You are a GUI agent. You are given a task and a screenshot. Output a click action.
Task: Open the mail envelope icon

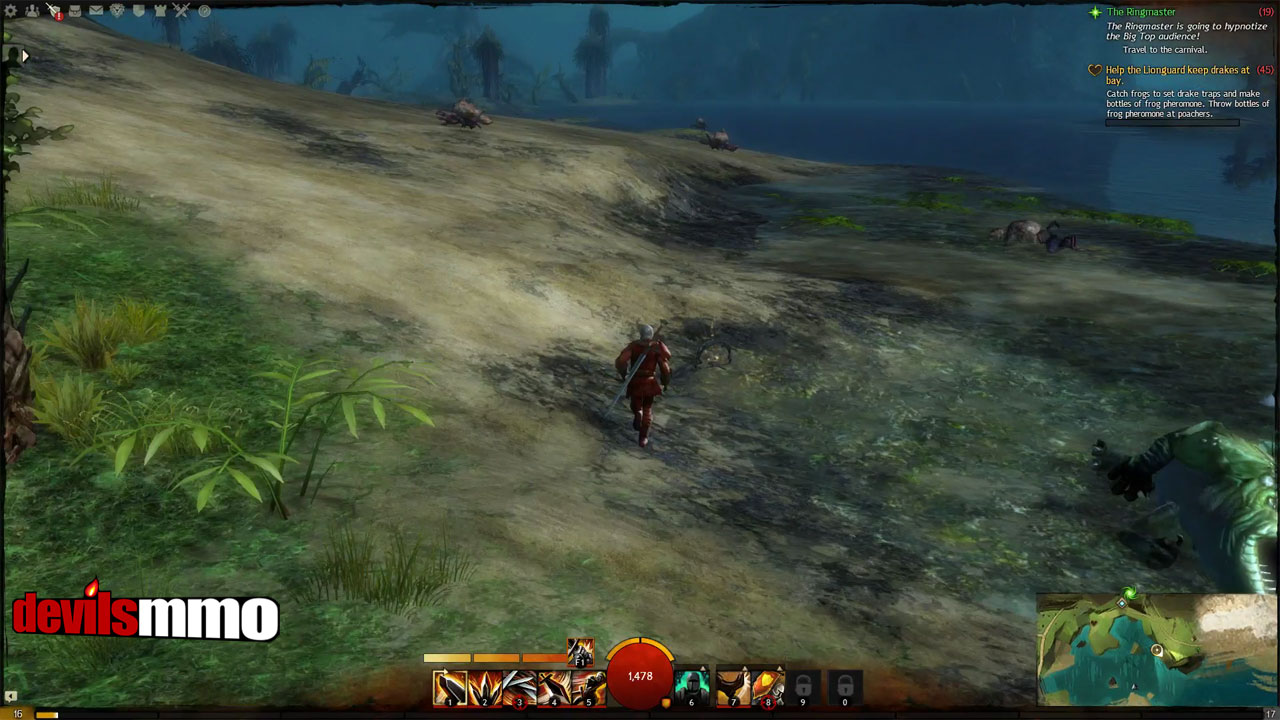point(96,11)
